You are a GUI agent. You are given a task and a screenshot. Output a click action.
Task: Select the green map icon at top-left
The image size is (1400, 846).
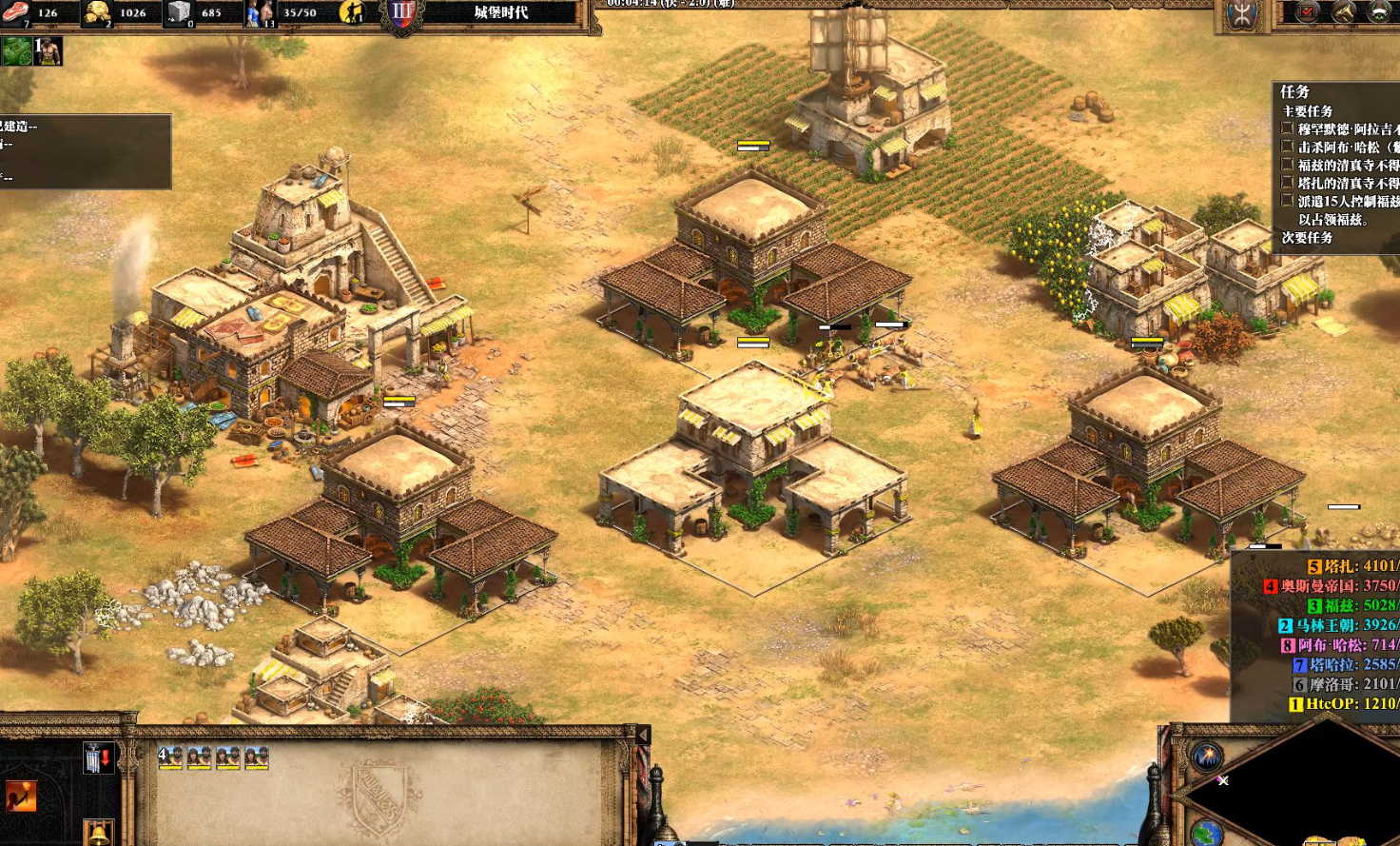point(16,51)
